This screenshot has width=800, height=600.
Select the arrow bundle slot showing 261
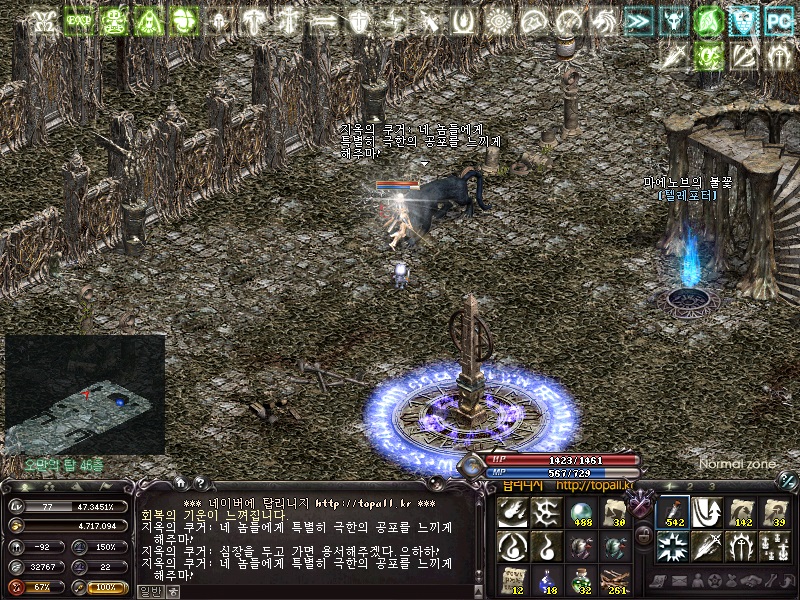[x=615, y=581]
